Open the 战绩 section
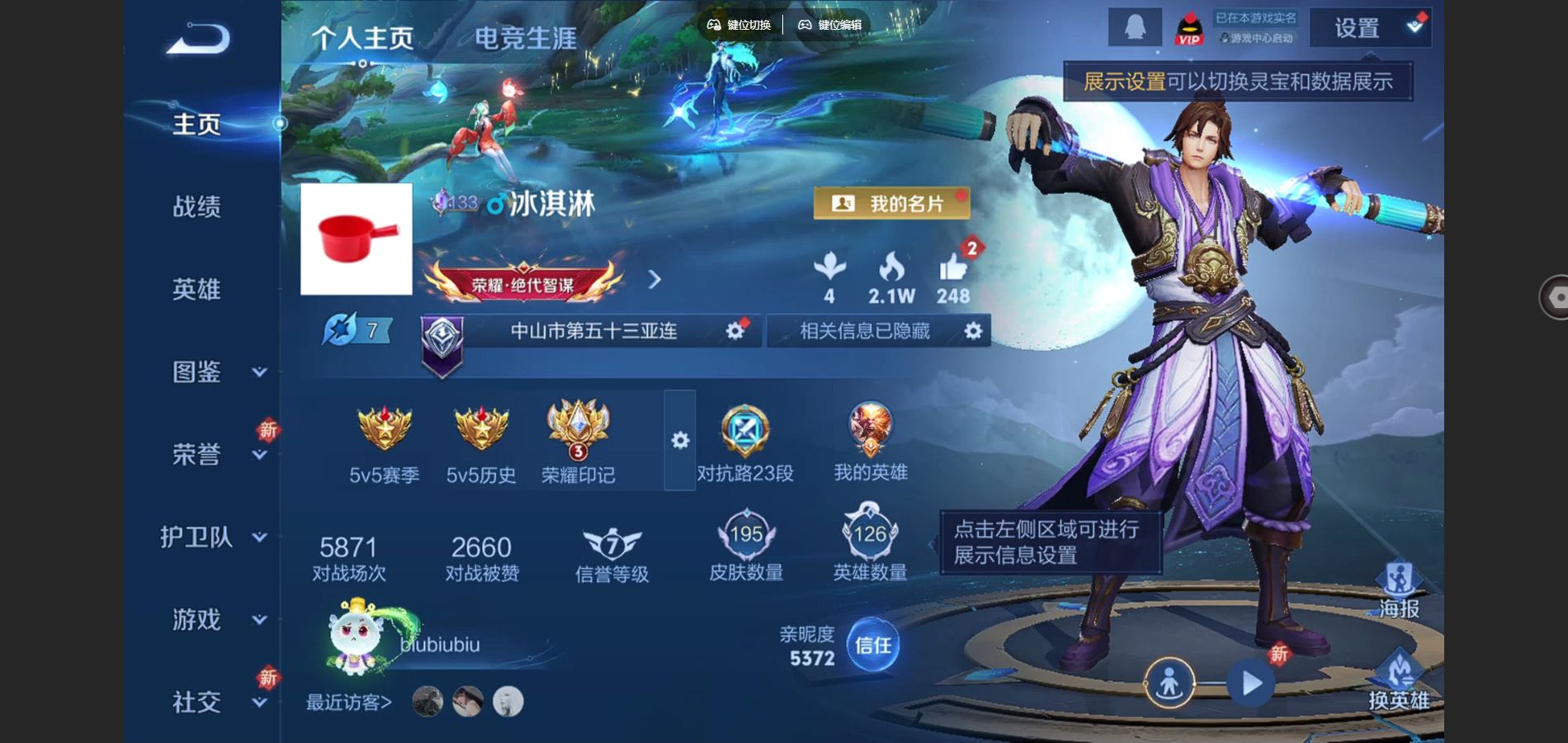Screen dimensions: 1568x743 [x=196, y=206]
